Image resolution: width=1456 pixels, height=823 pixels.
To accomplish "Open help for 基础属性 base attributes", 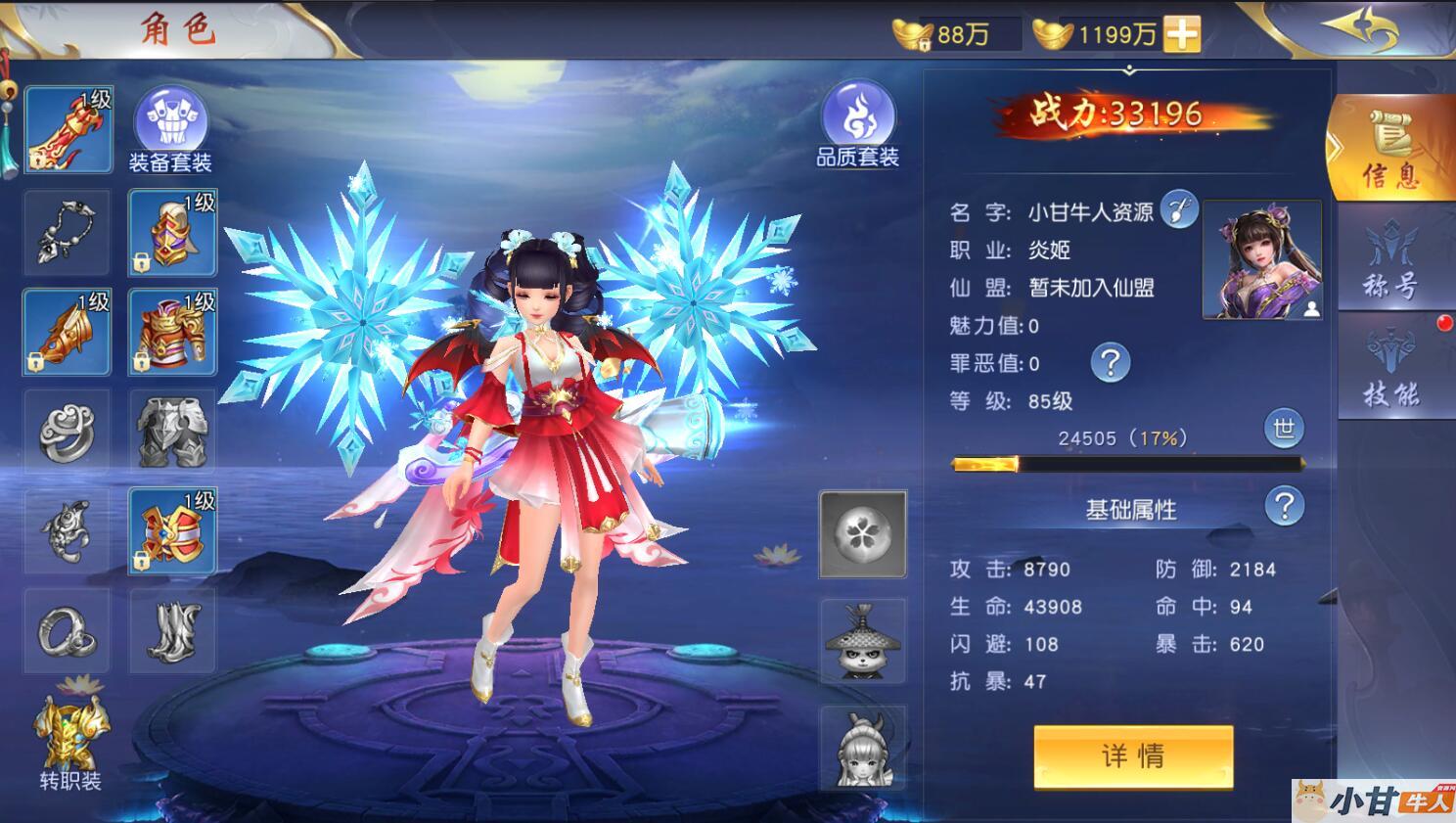I will point(1284,507).
